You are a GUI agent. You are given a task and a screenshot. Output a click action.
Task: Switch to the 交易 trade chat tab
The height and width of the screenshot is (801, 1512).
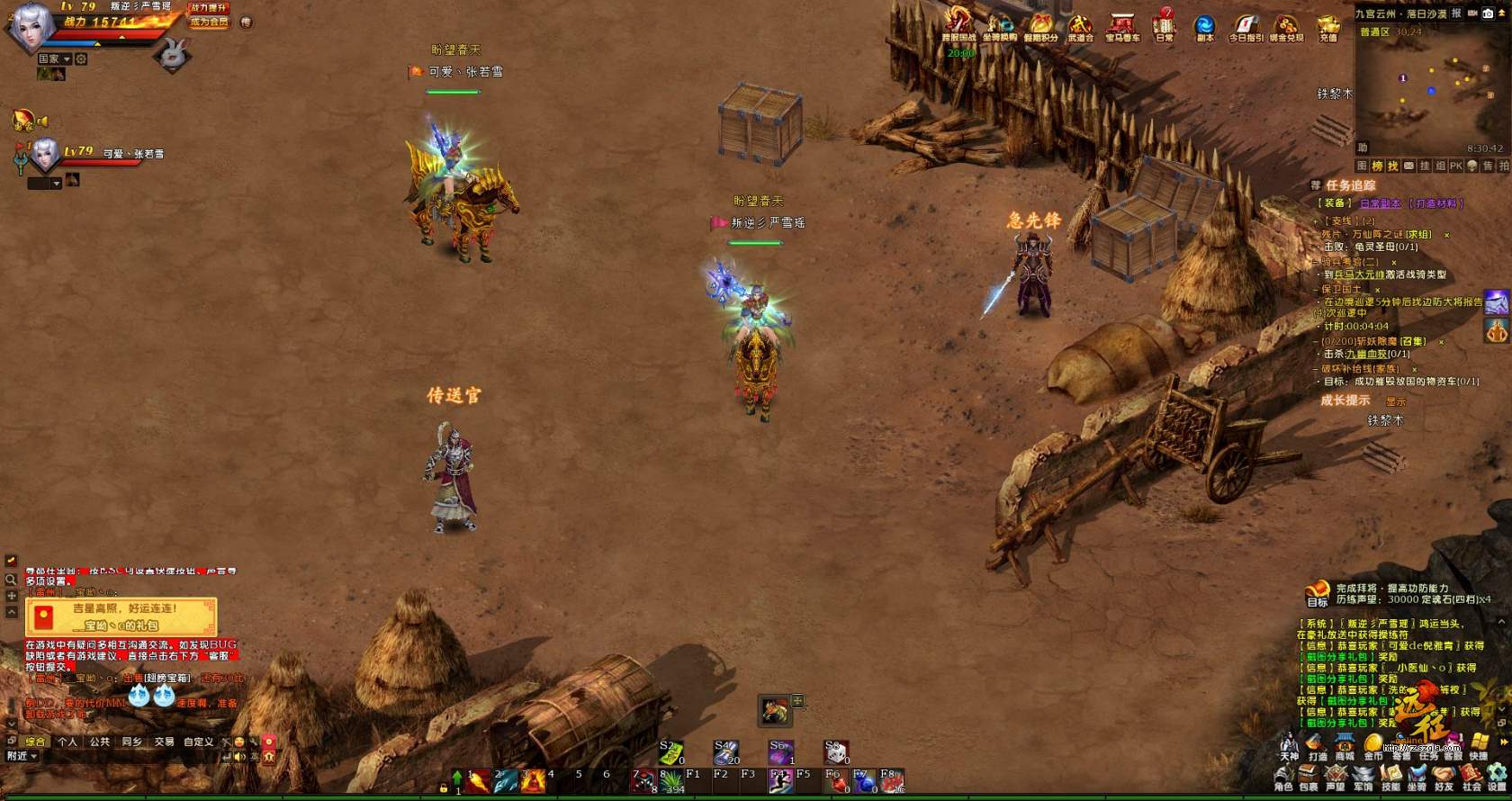tap(164, 742)
